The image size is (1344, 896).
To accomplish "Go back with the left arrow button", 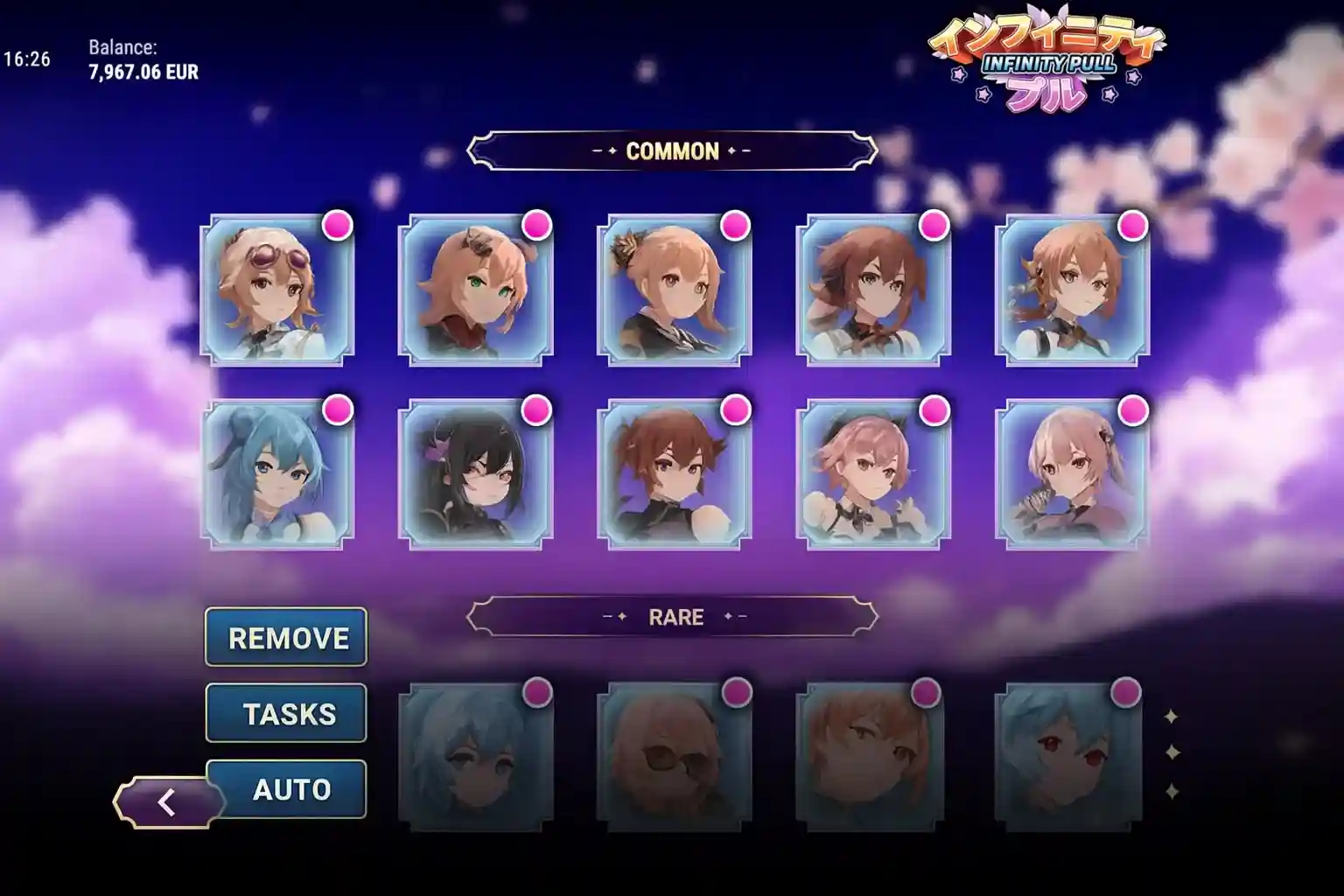I will pos(165,801).
